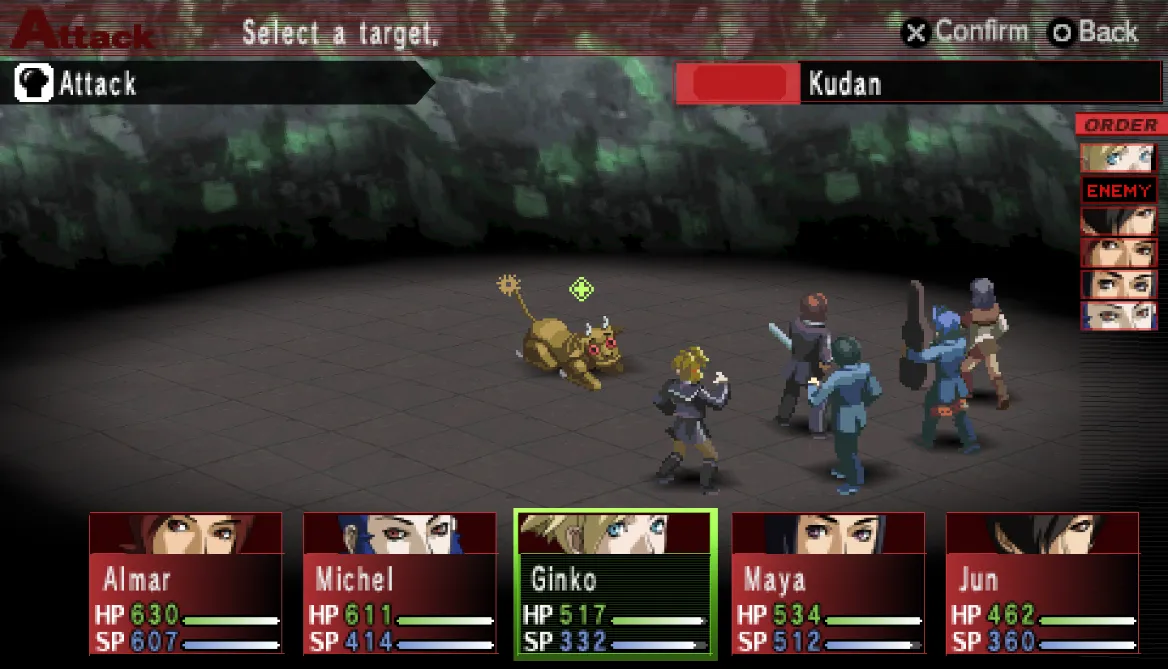Choose the red-haired portrait in turn order
1168x669 pixels.
pos(1118,253)
